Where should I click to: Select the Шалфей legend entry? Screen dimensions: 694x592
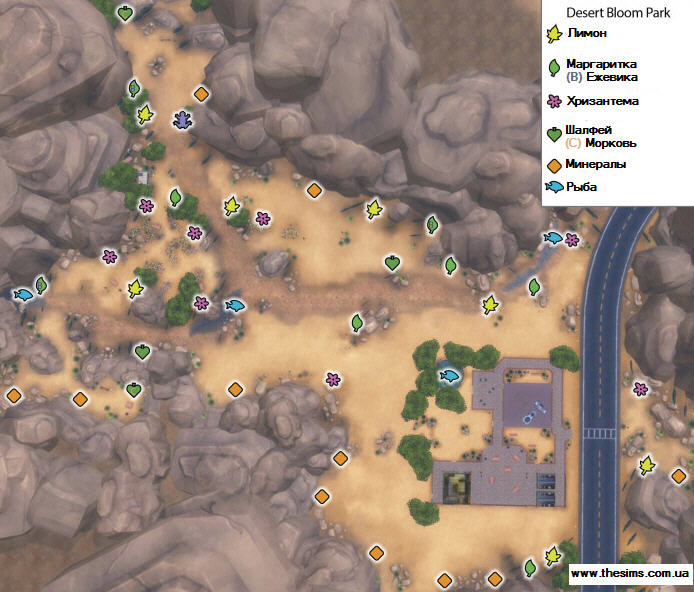point(588,130)
